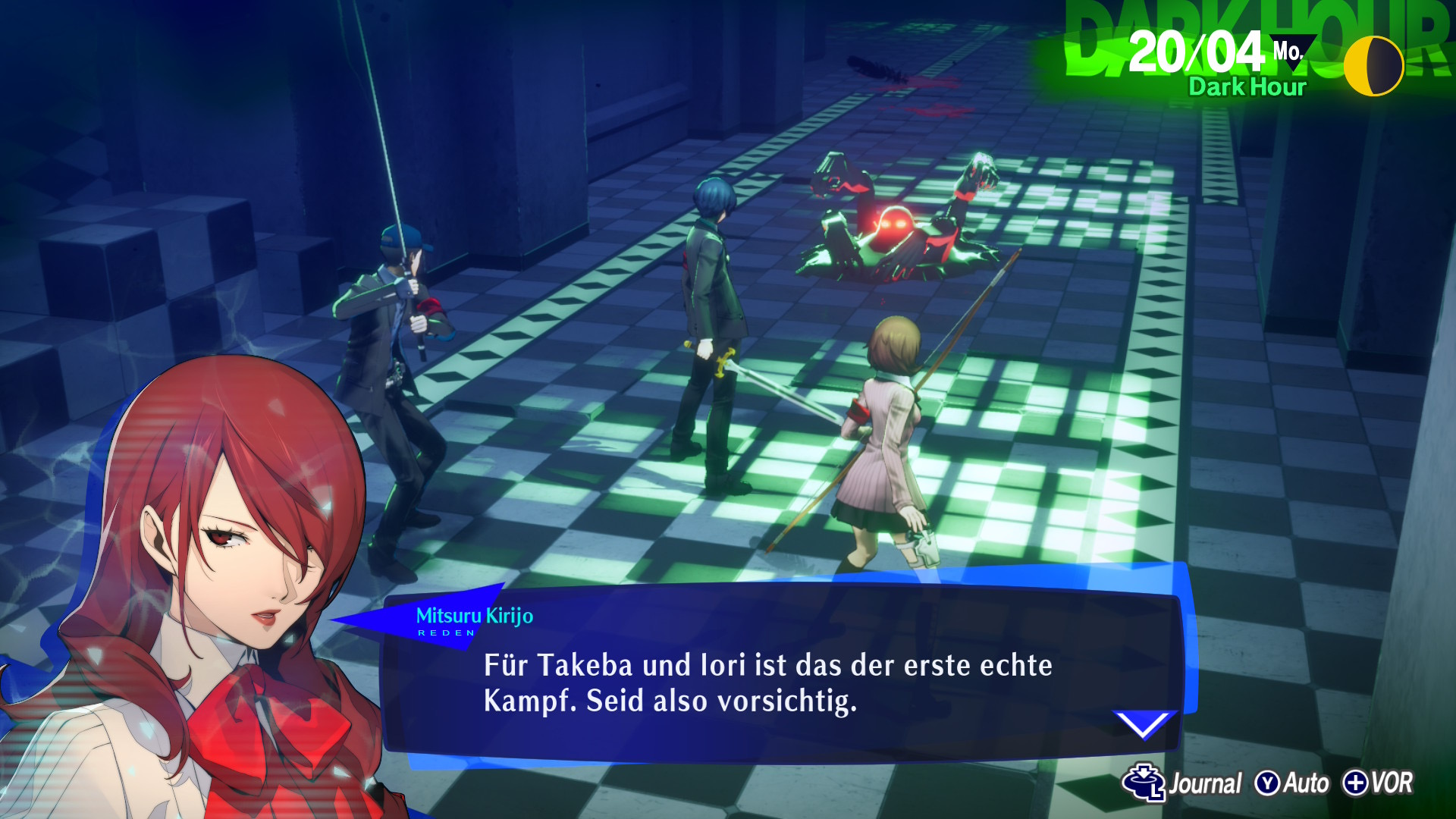Activate the VOR fast-forward option
This screenshot has width=1456, height=819.
click(x=1378, y=783)
